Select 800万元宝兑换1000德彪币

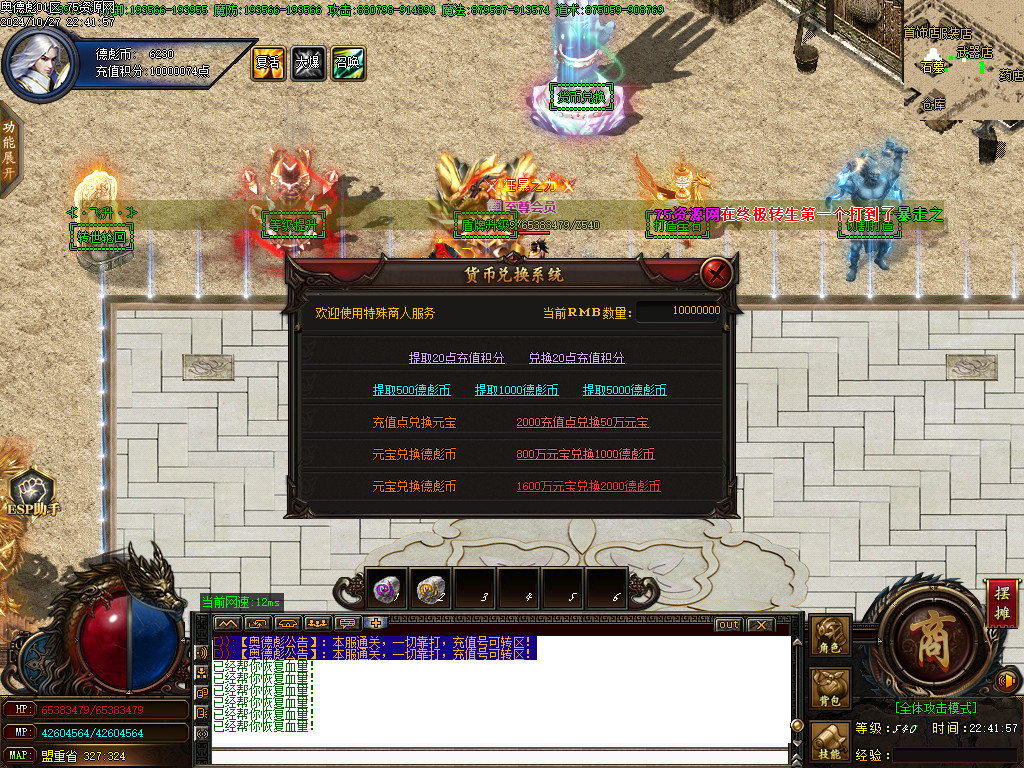click(585, 454)
